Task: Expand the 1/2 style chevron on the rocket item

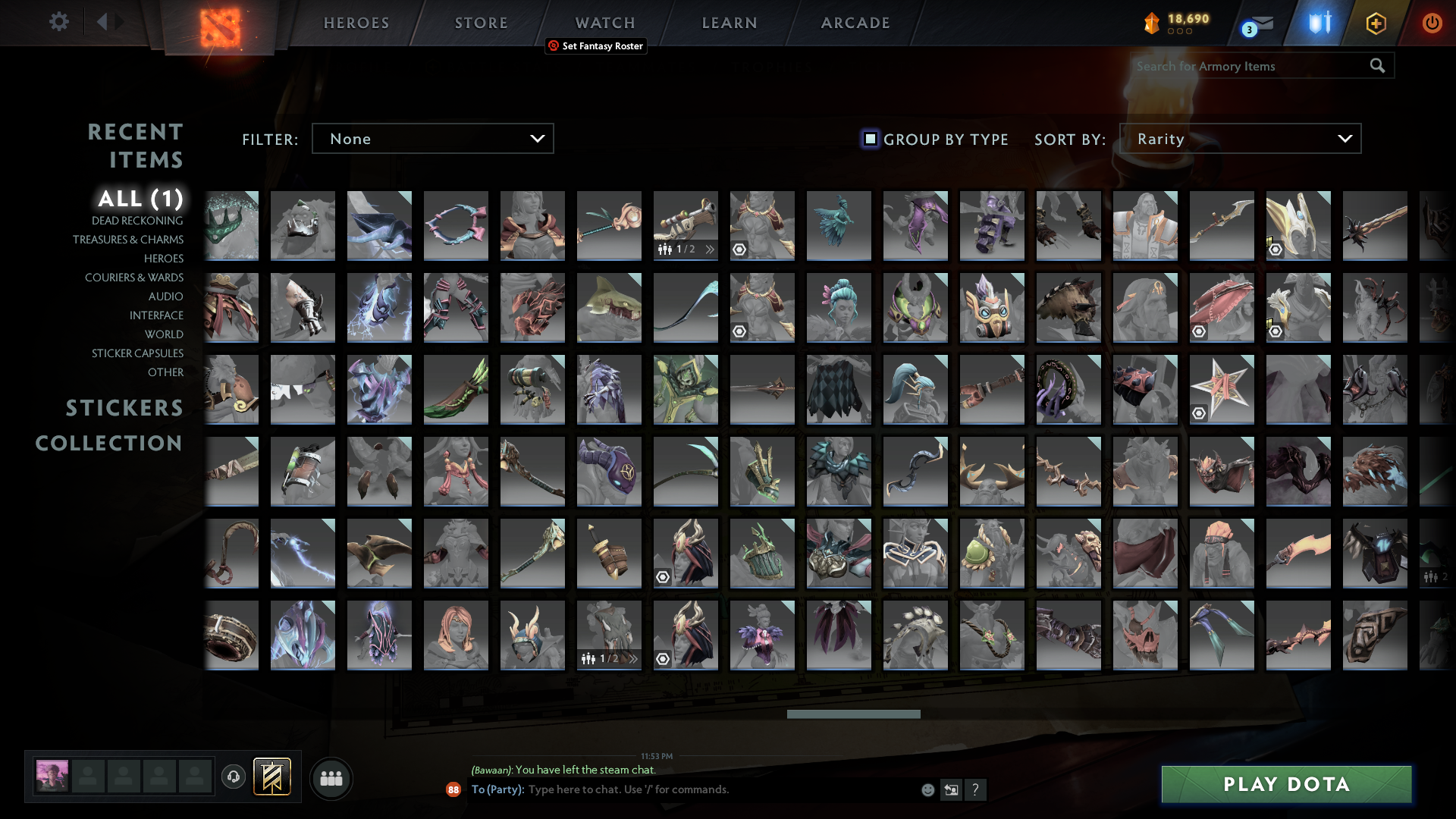Action: point(708,248)
